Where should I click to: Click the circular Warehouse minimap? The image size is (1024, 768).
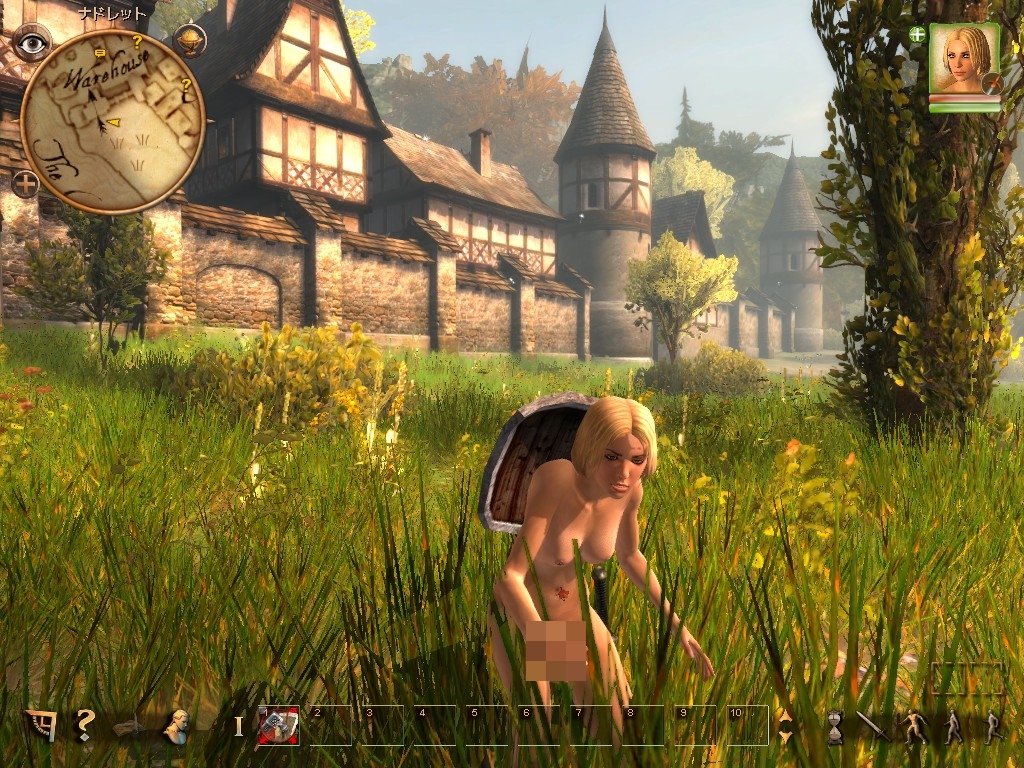coord(112,120)
